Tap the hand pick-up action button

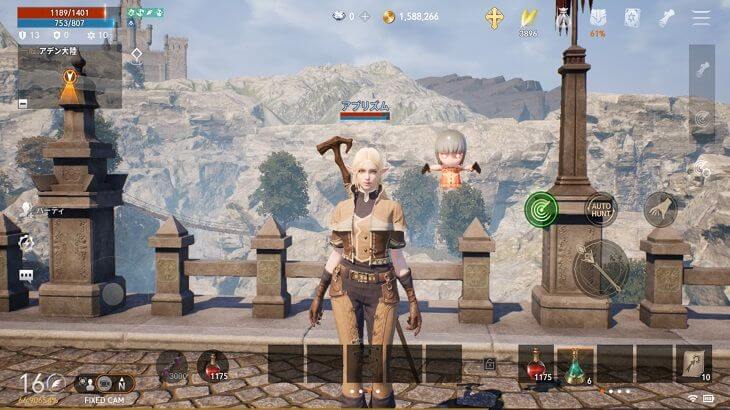pyautogui.click(x=660, y=209)
